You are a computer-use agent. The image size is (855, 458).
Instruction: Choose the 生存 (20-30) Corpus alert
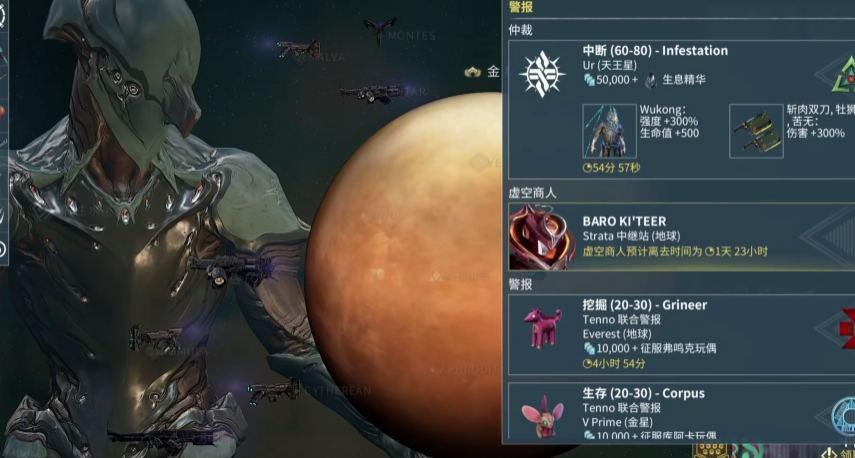(x=680, y=410)
